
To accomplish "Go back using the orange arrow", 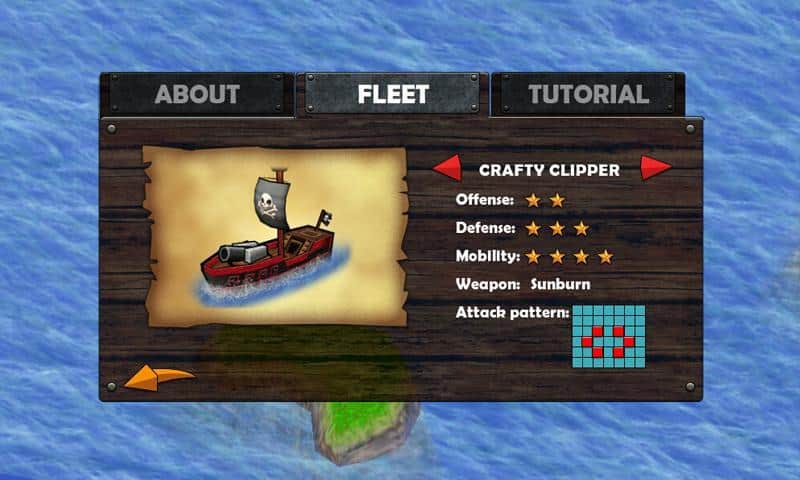I will pyautogui.click(x=158, y=378).
